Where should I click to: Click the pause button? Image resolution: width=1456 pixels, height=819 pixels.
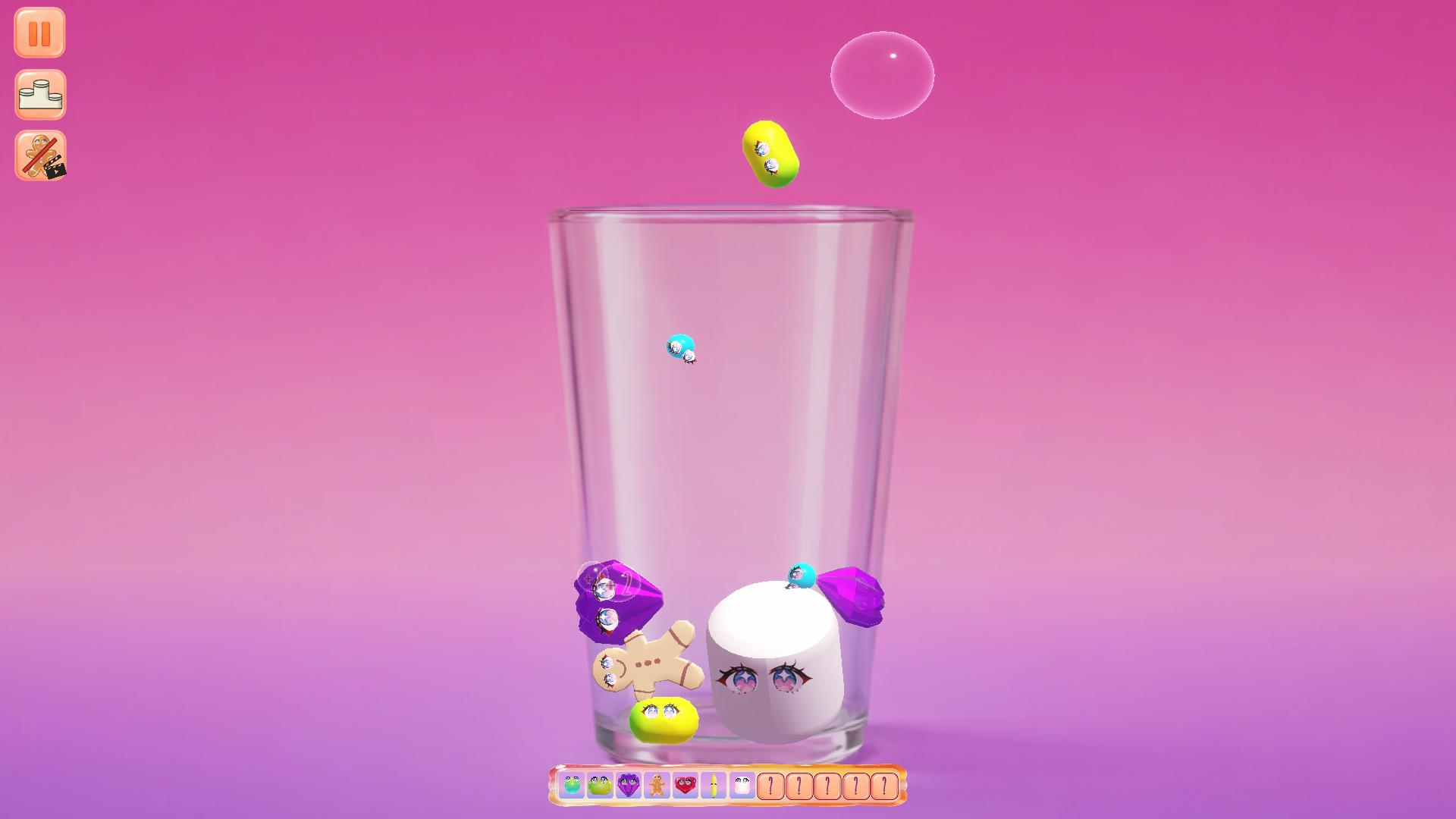[39, 32]
